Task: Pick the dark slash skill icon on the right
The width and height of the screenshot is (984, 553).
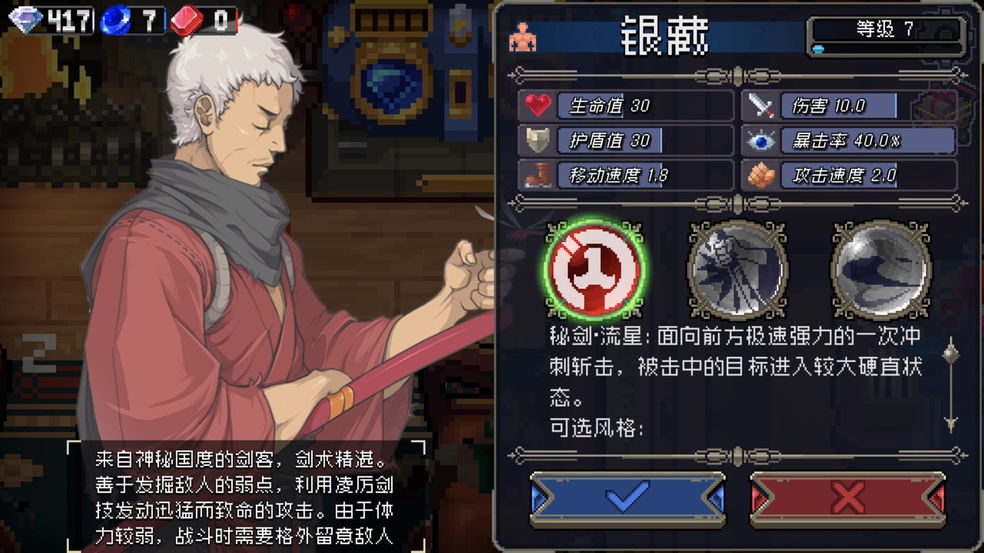Action: click(x=881, y=268)
